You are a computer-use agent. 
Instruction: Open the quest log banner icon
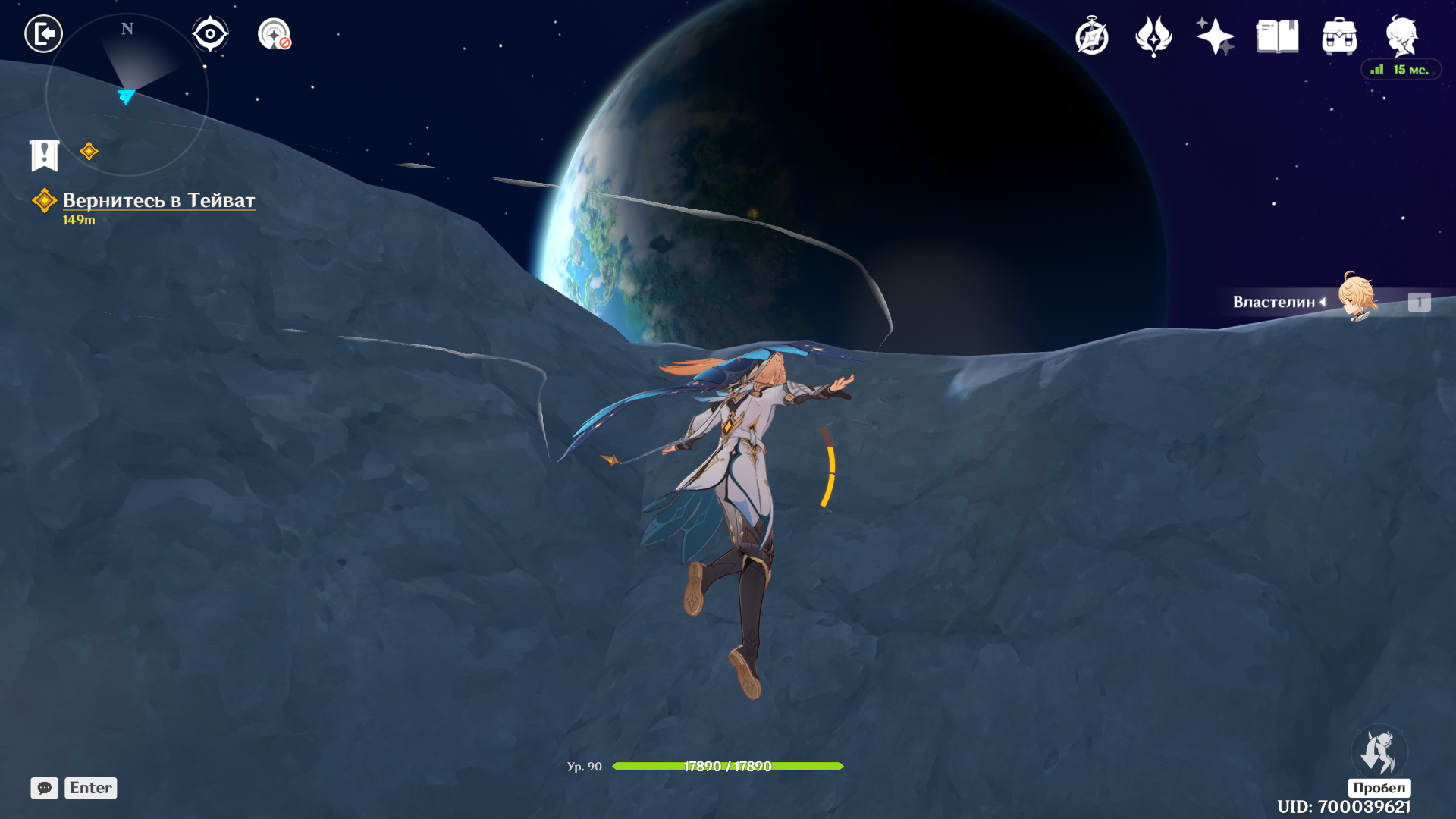(45, 155)
